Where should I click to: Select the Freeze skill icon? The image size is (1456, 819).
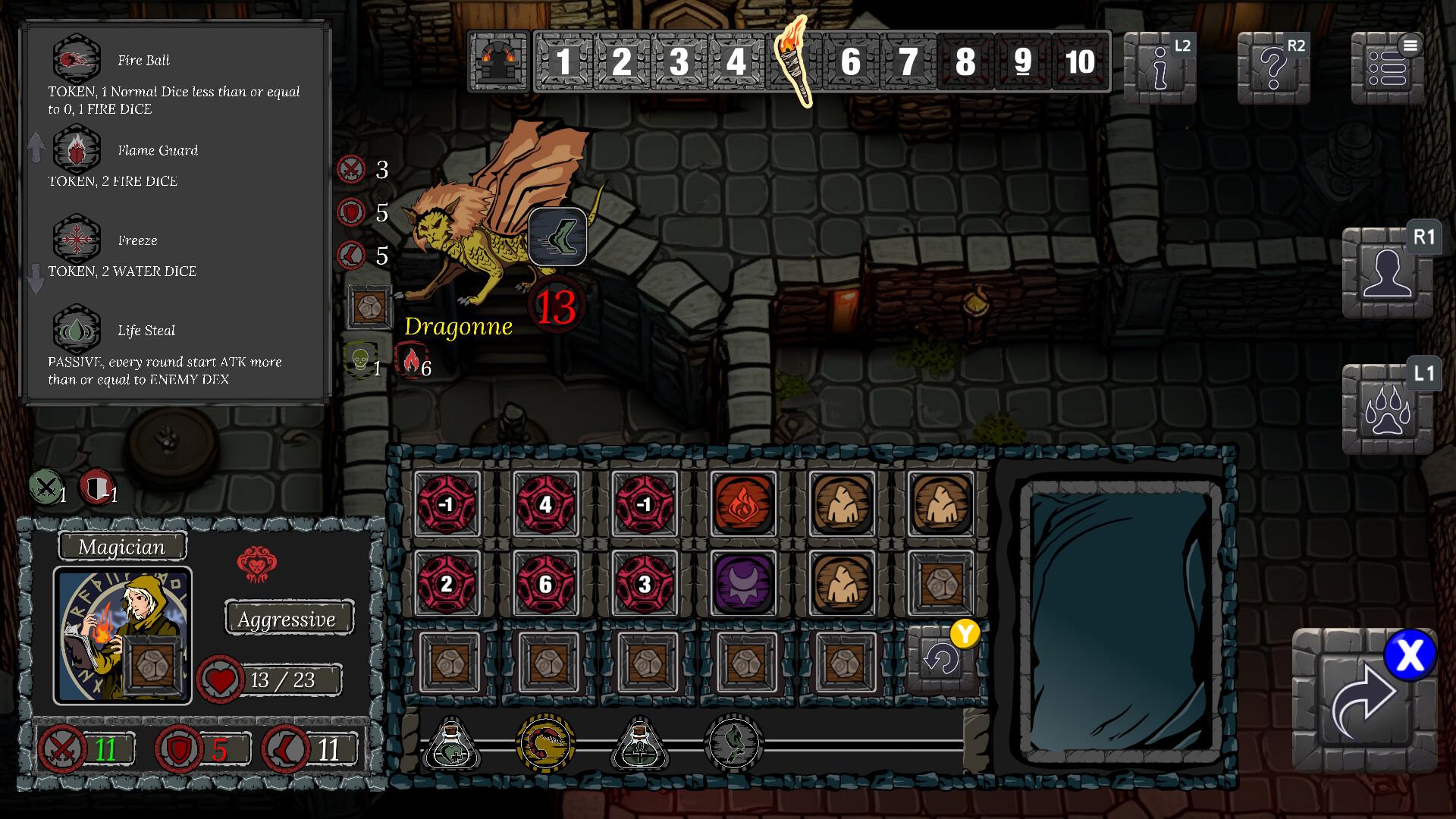76,241
